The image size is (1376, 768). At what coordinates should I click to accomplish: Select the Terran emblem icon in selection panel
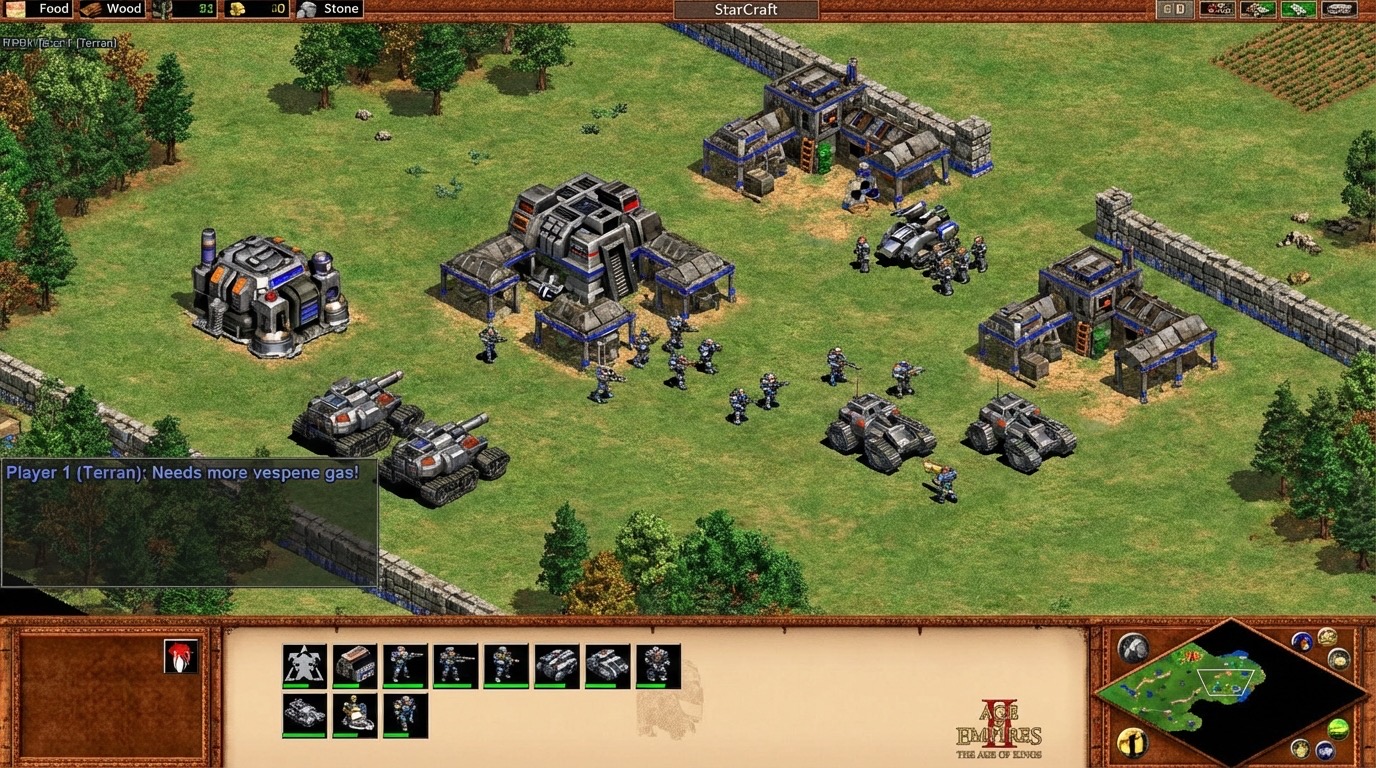[x=304, y=665]
